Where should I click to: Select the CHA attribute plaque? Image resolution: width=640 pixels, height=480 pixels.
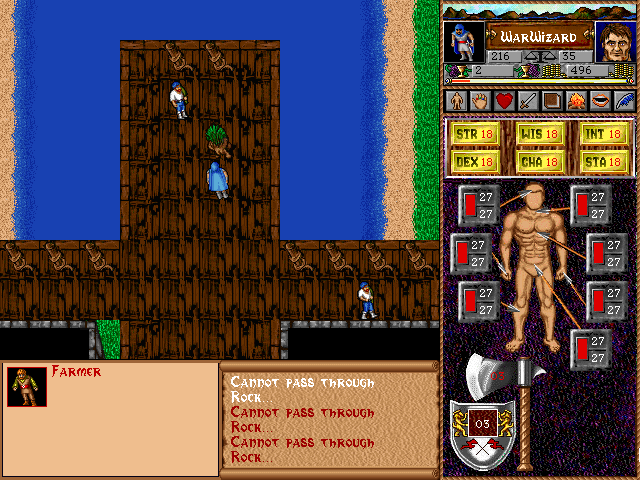540,161
